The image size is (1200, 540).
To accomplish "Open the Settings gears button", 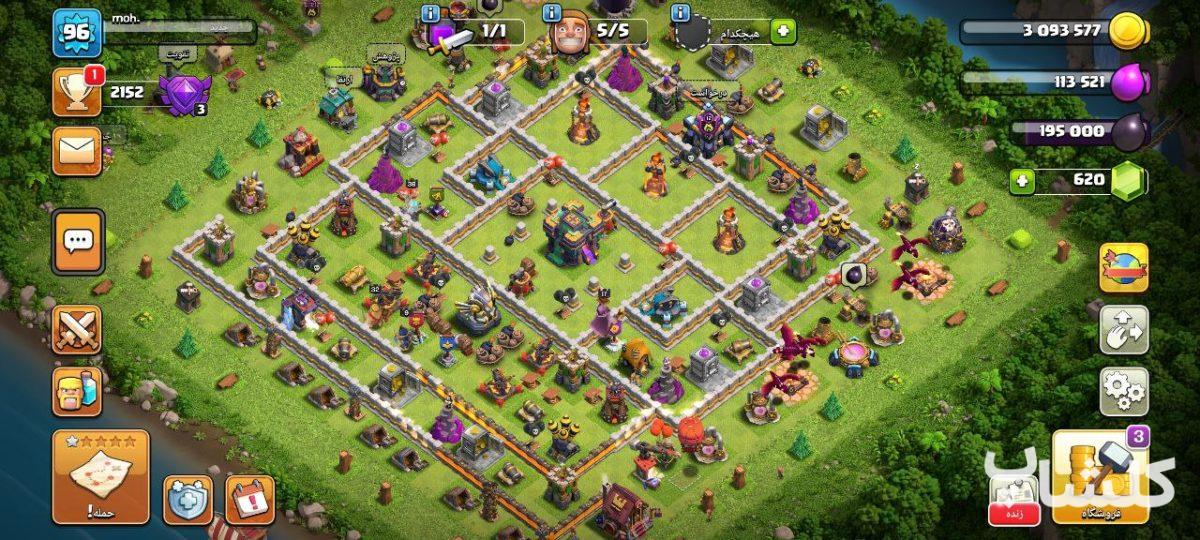I will [x=1123, y=391].
